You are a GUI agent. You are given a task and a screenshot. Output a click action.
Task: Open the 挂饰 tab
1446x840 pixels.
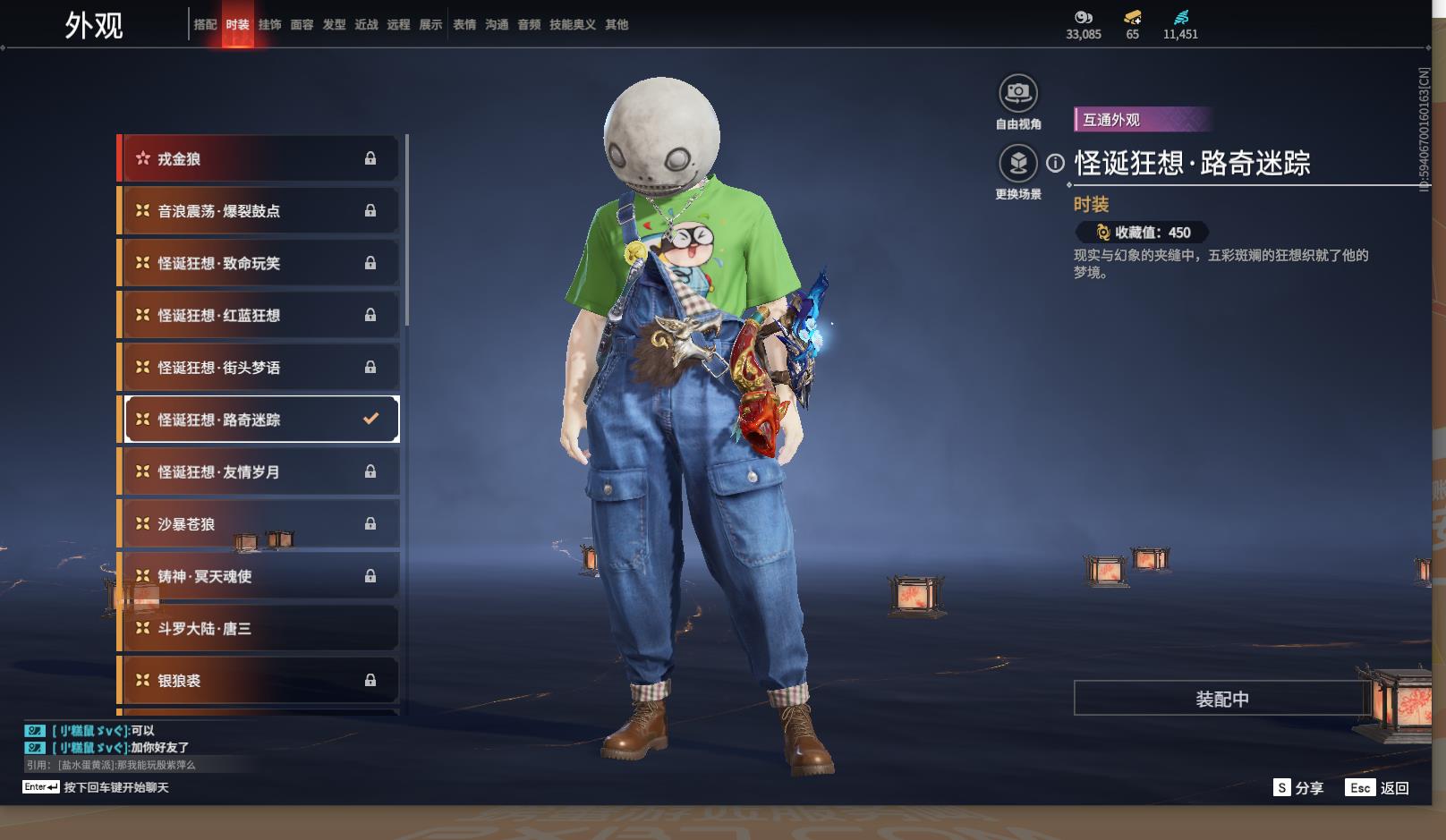(x=269, y=25)
